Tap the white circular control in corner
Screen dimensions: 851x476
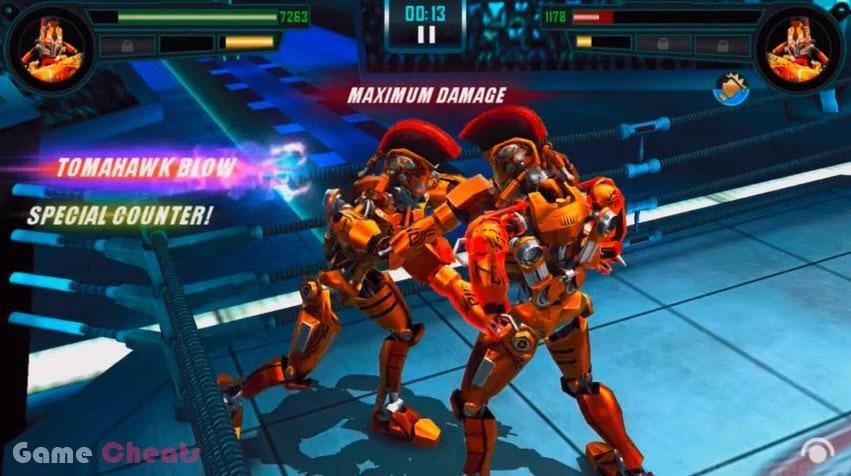822,456
